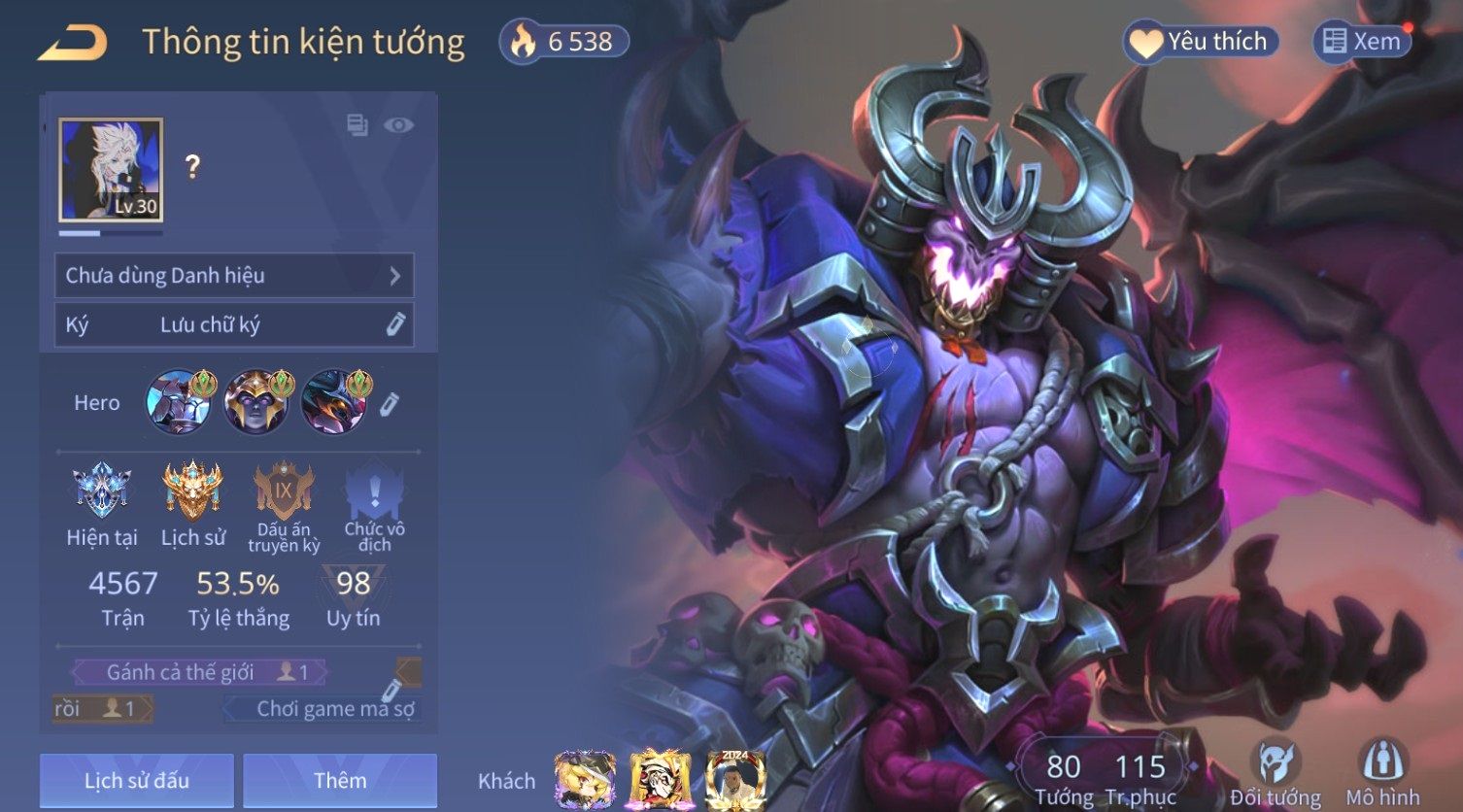Edit the signature with pencil icon
The image size is (1463, 812).
click(x=395, y=324)
